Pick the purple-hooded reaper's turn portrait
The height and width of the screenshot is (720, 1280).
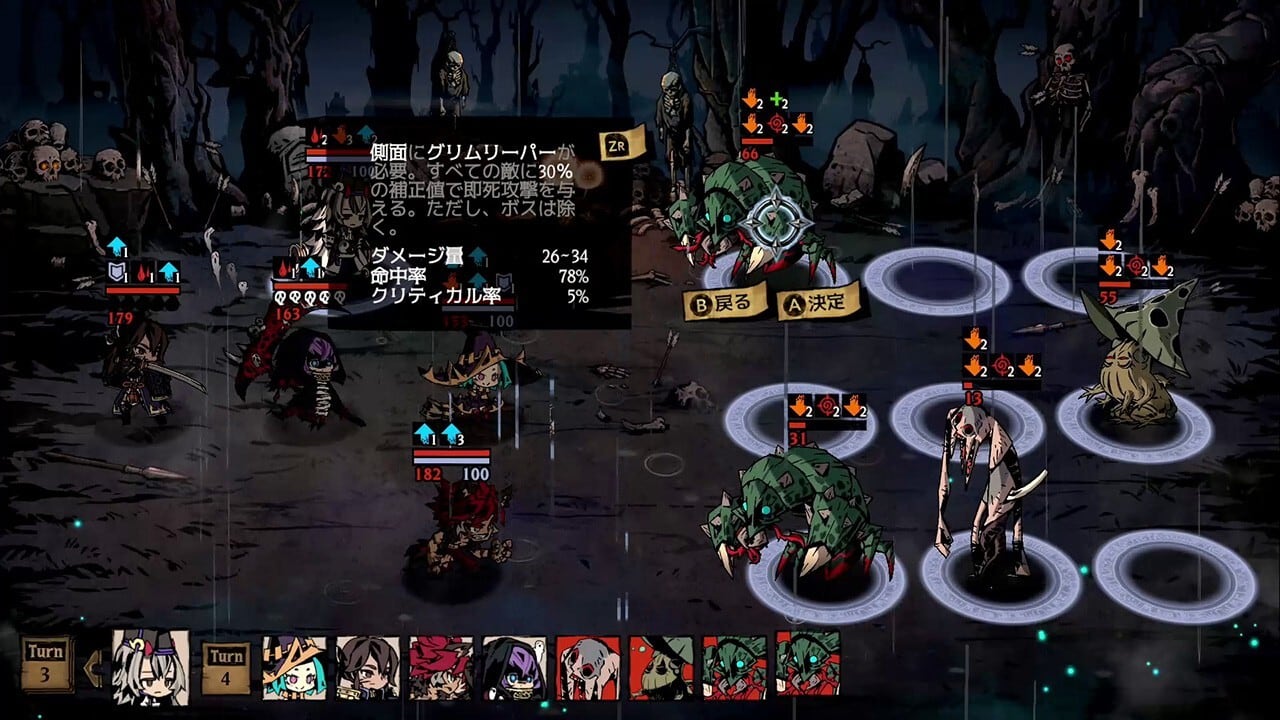(x=514, y=667)
